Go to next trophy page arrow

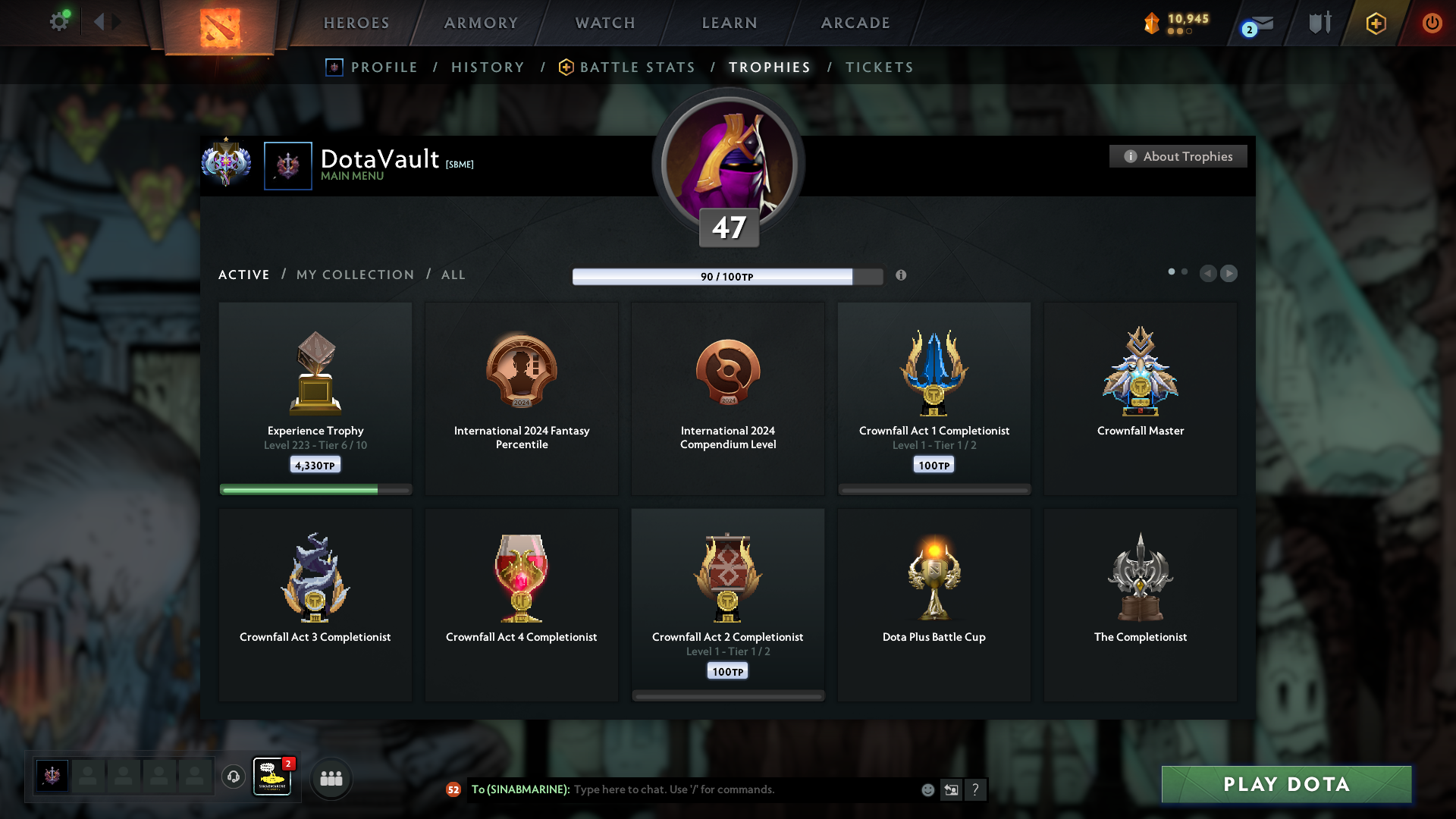(x=1229, y=273)
